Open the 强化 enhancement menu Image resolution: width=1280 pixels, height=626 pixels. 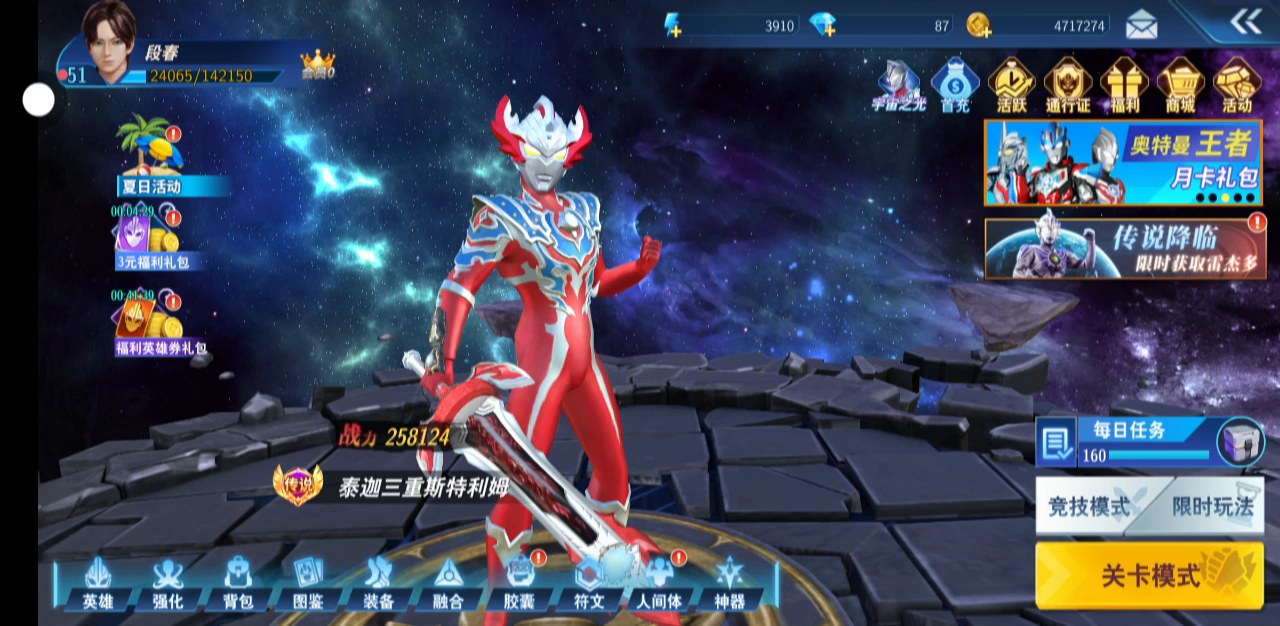tap(167, 582)
